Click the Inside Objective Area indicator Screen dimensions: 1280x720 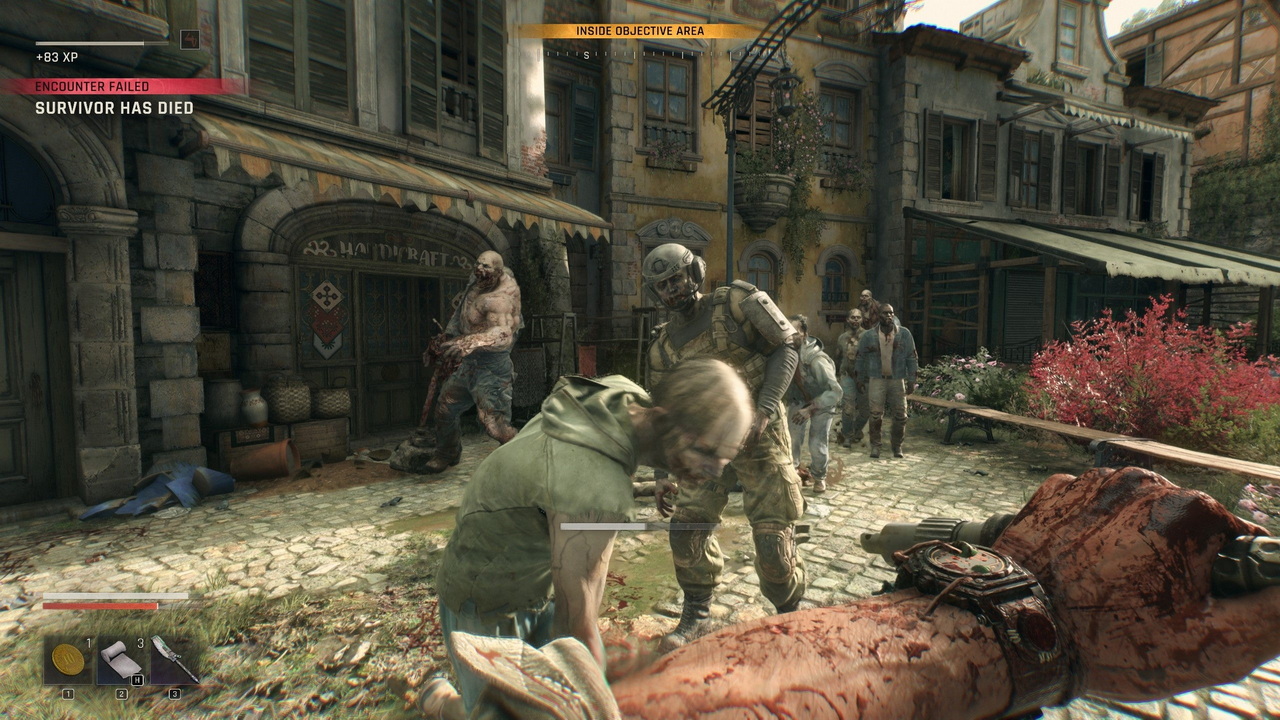639,31
